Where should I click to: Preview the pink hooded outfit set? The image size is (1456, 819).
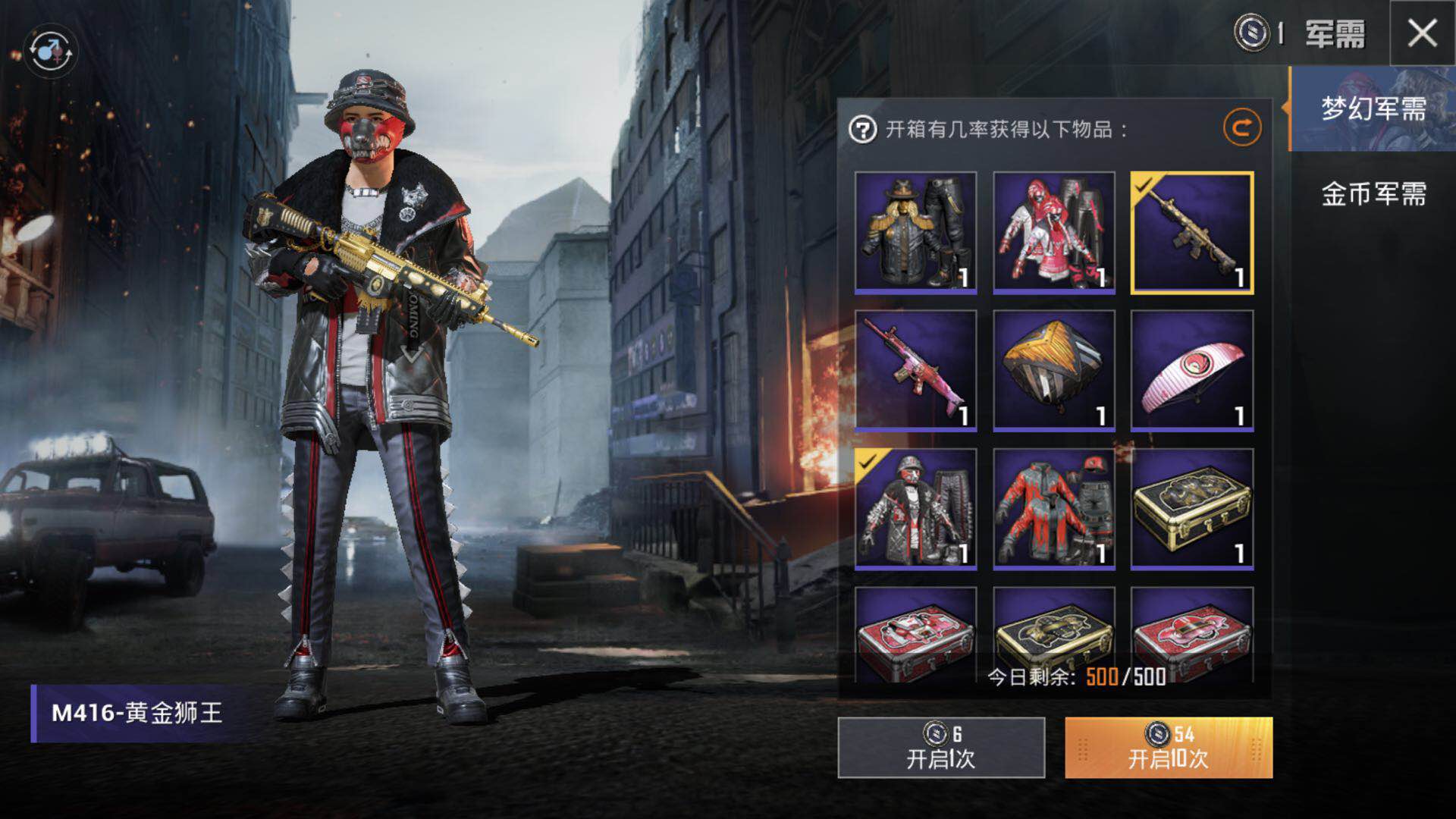pyautogui.click(x=1053, y=233)
